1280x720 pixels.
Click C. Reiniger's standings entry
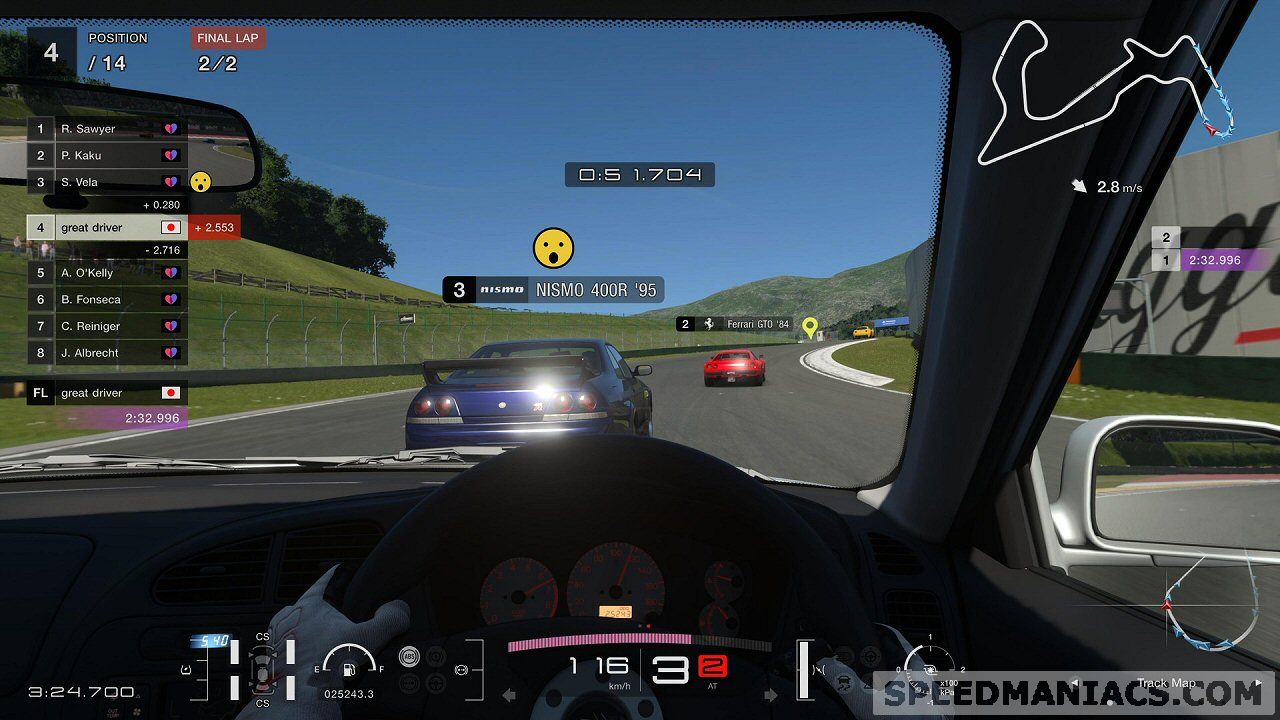click(107, 326)
